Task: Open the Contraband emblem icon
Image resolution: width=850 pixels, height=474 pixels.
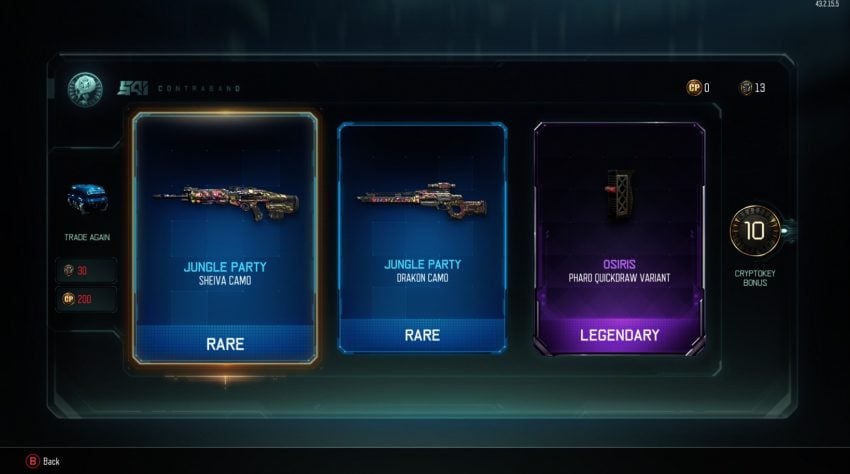Action: pyautogui.click(x=84, y=89)
